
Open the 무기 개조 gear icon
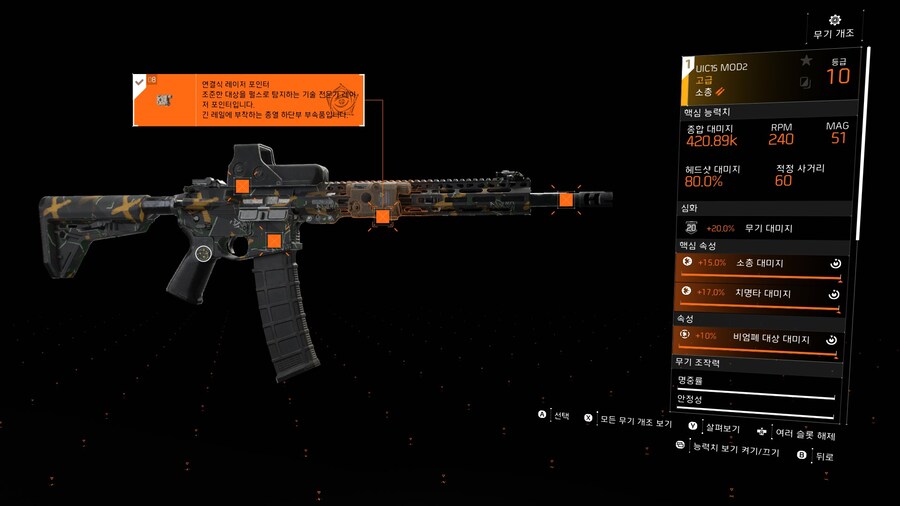click(835, 20)
